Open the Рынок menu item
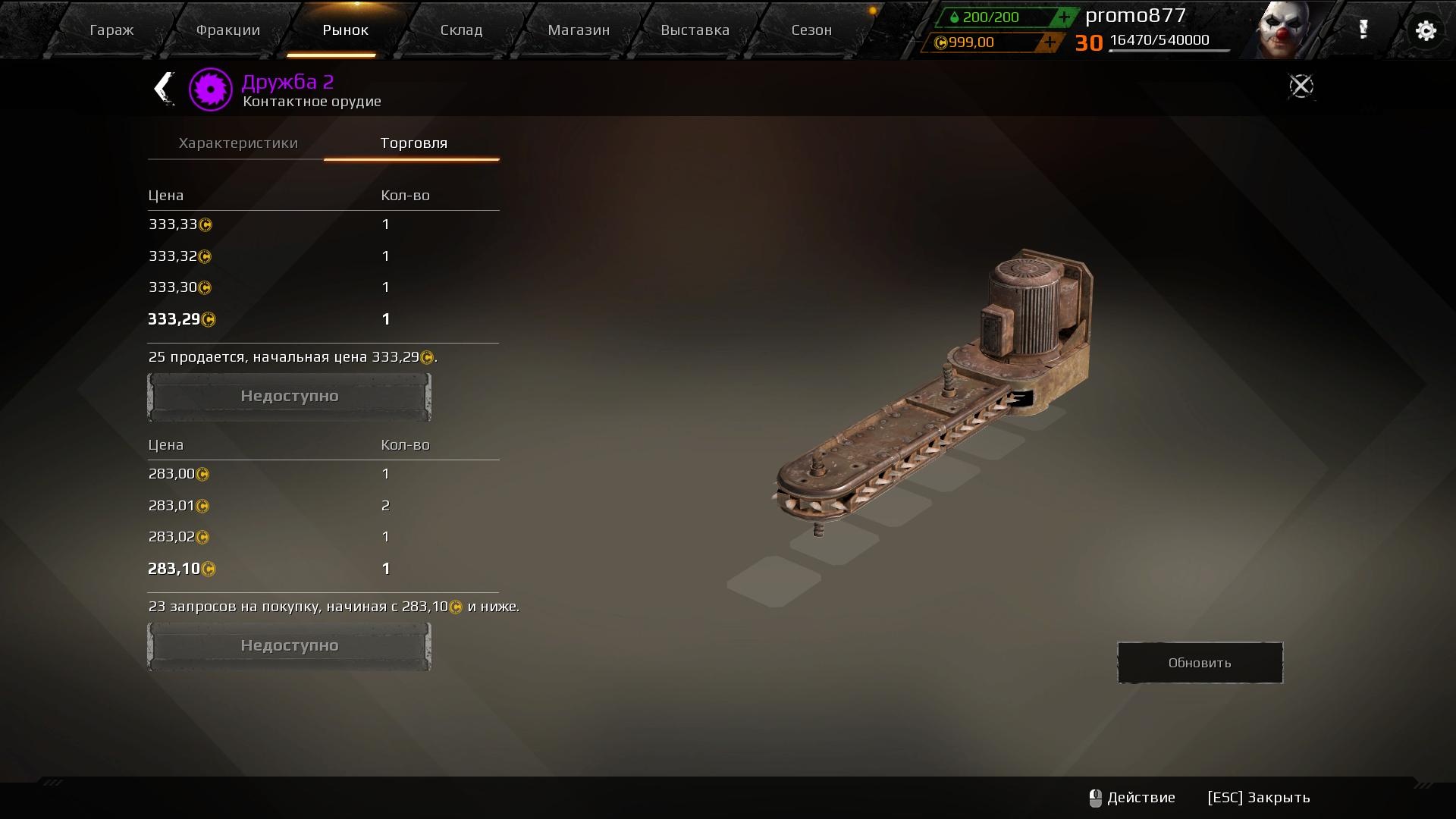Viewport: 1456px width, 819px height. click(x=345, y=30)
